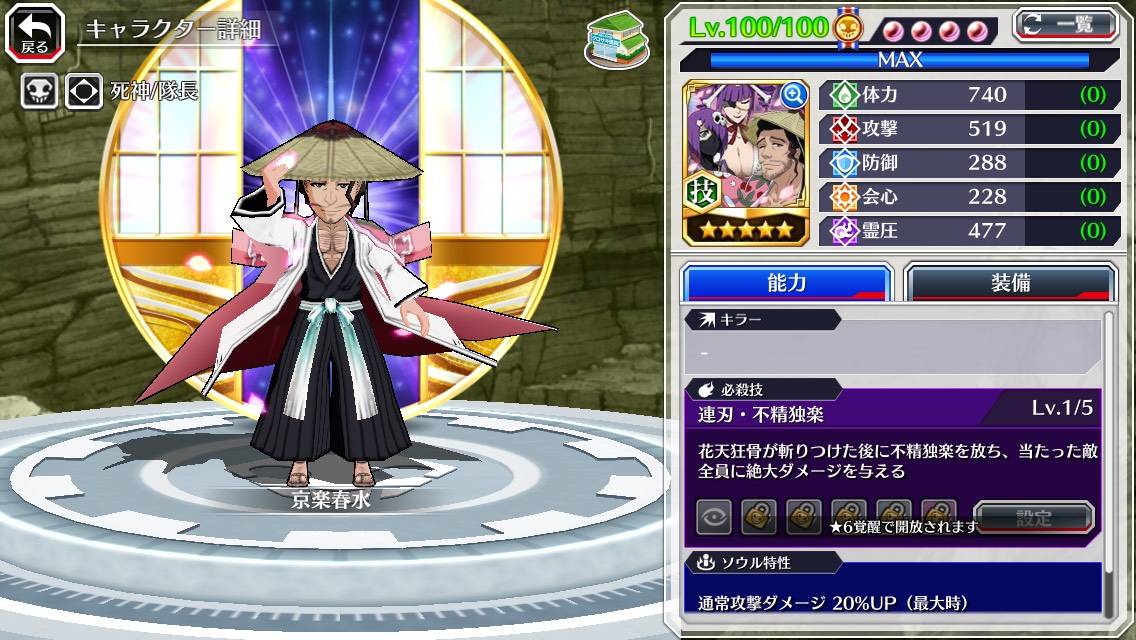This screenshot has width=1136, height=640.
Task: Open the shop building icon
Action: [615, 40]
